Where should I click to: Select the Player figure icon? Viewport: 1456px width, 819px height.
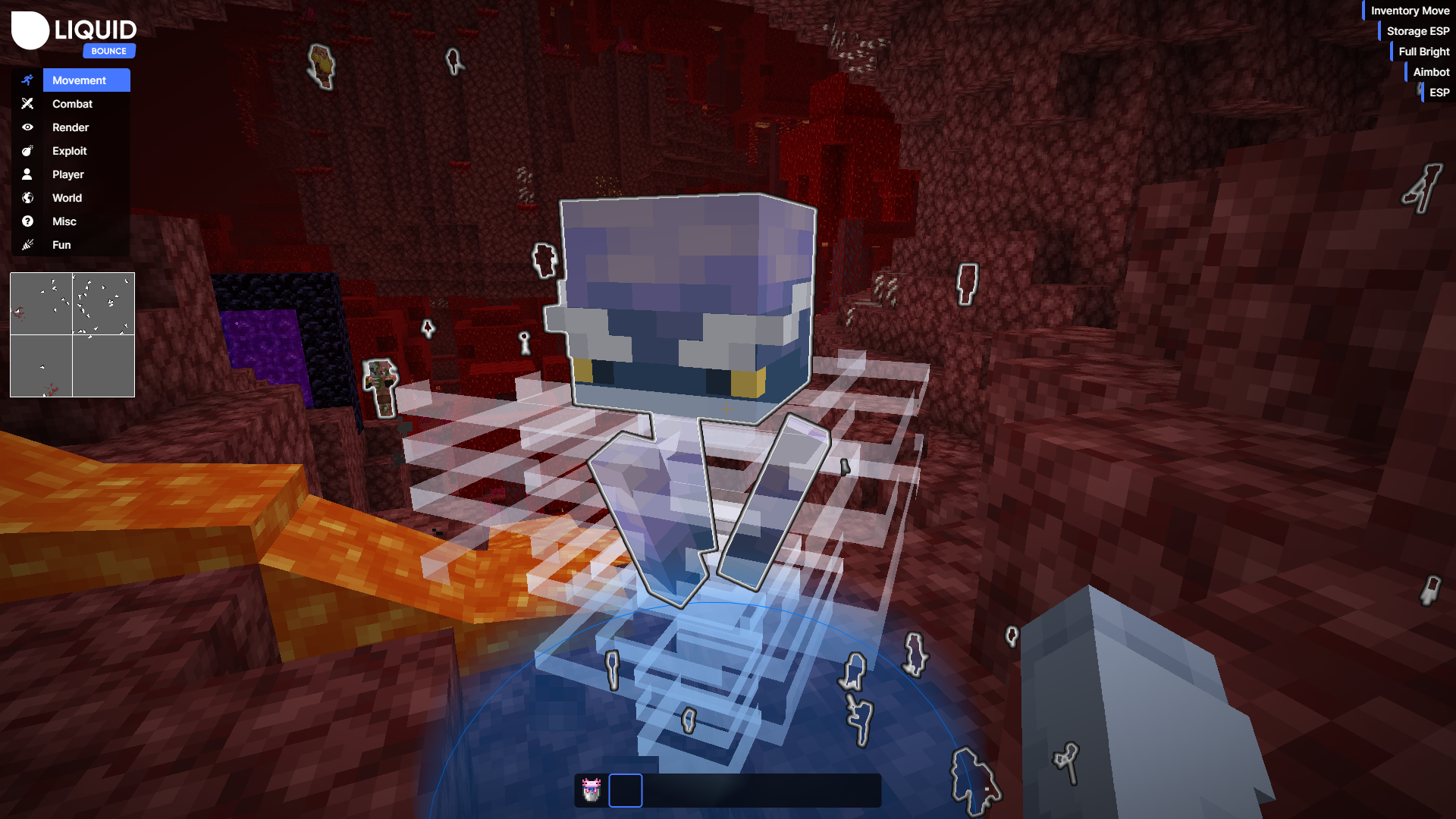(x=27, y=174)
